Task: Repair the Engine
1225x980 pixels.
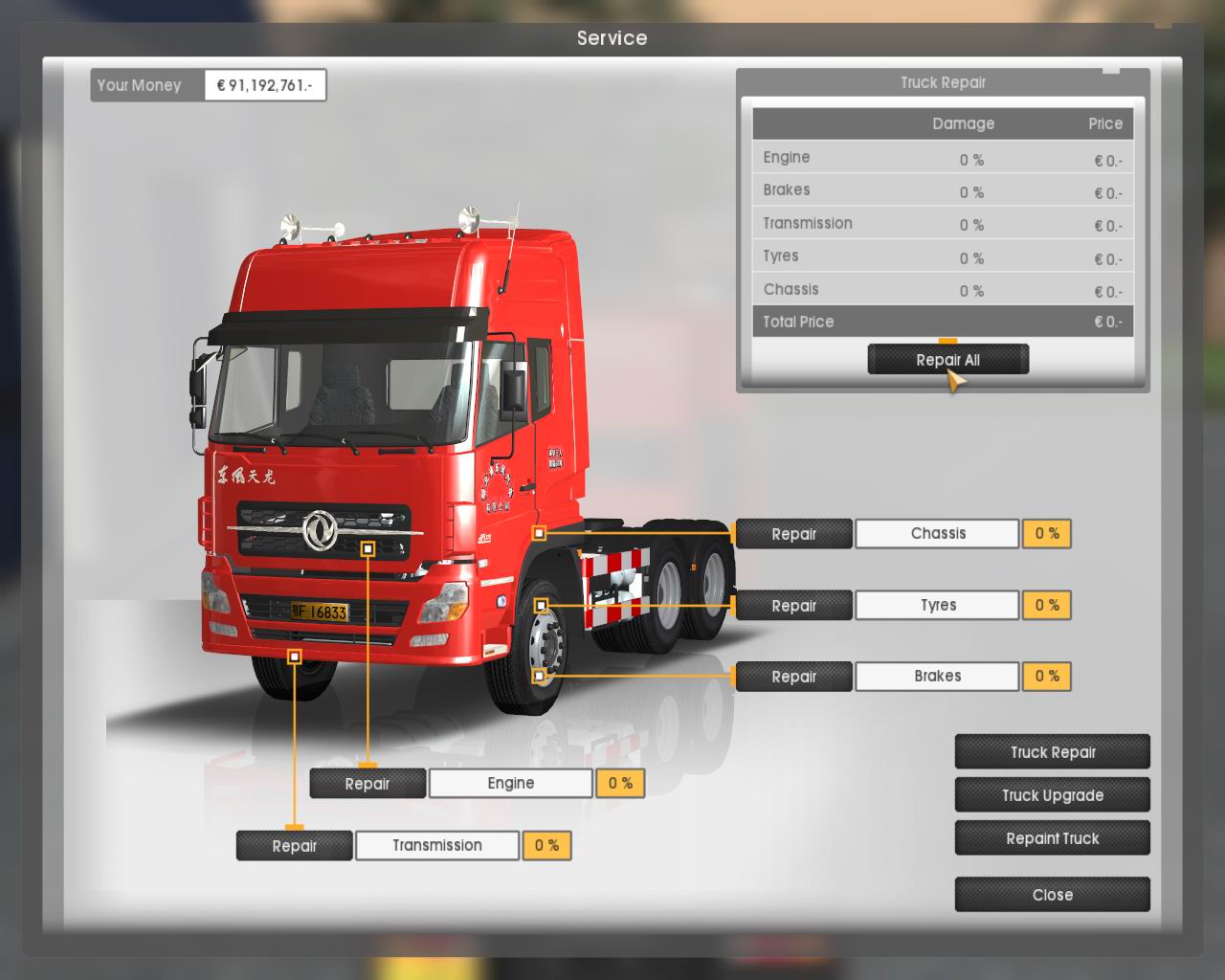Action: (367, 784)
